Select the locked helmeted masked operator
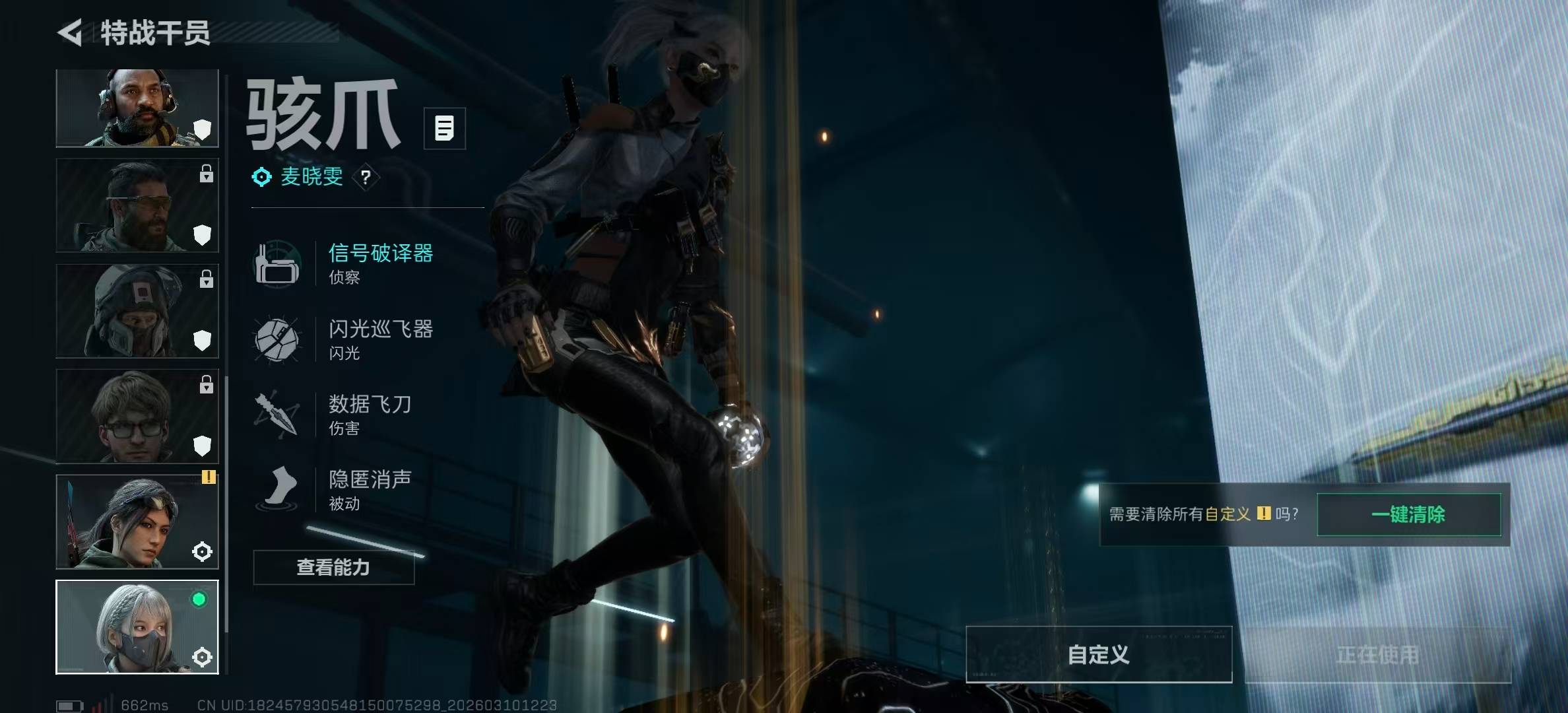 [x=137, y=311]
